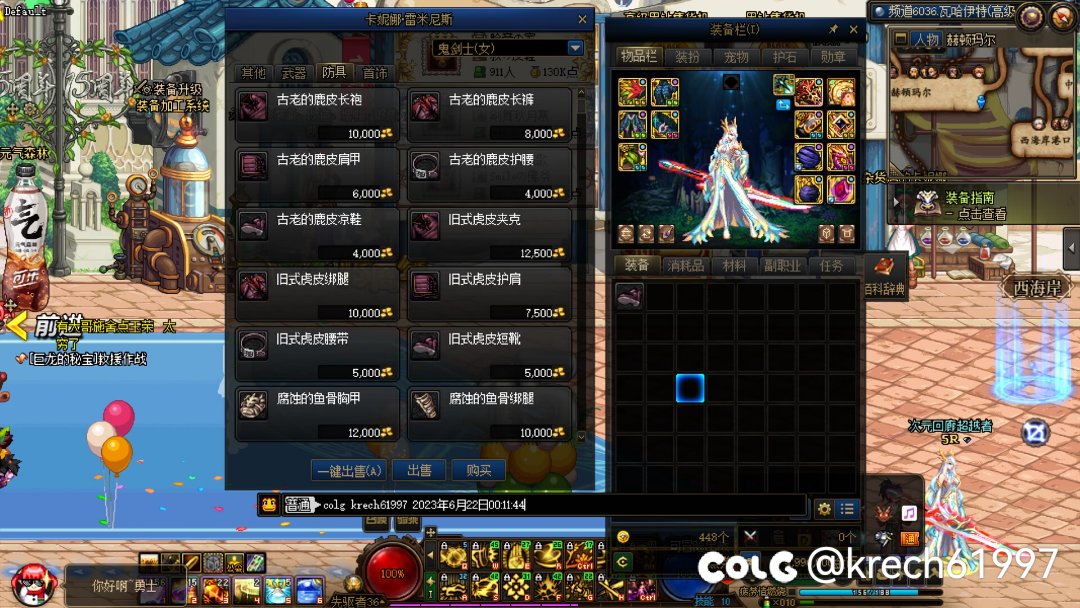This screenshot has width=1080, height=608.
Task: Close the 装备栏 inventory window
Action: pyautogui.click(x=853, y=30)
